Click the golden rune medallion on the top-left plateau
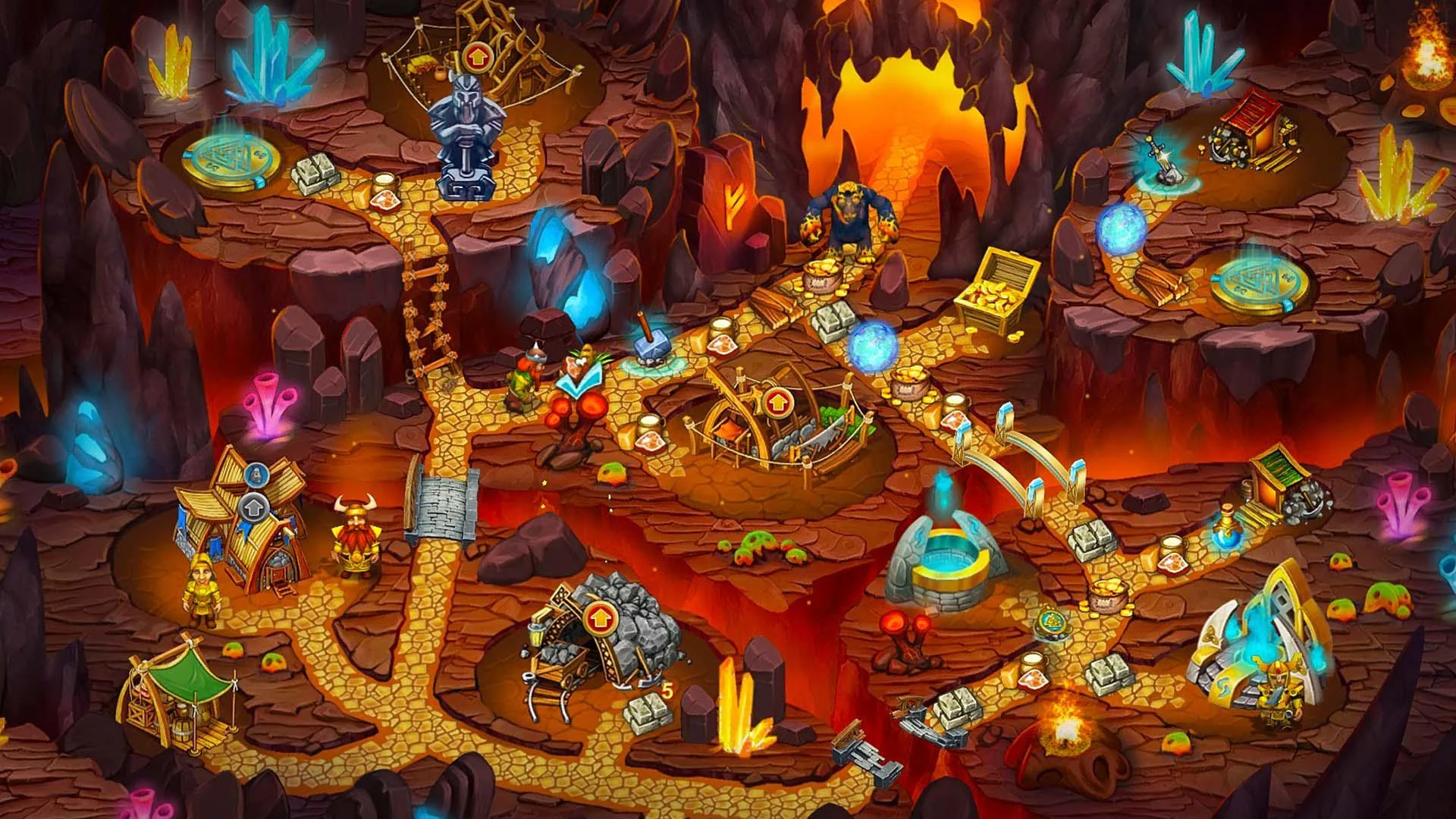Screen dimensions: 1456x819 229,162
